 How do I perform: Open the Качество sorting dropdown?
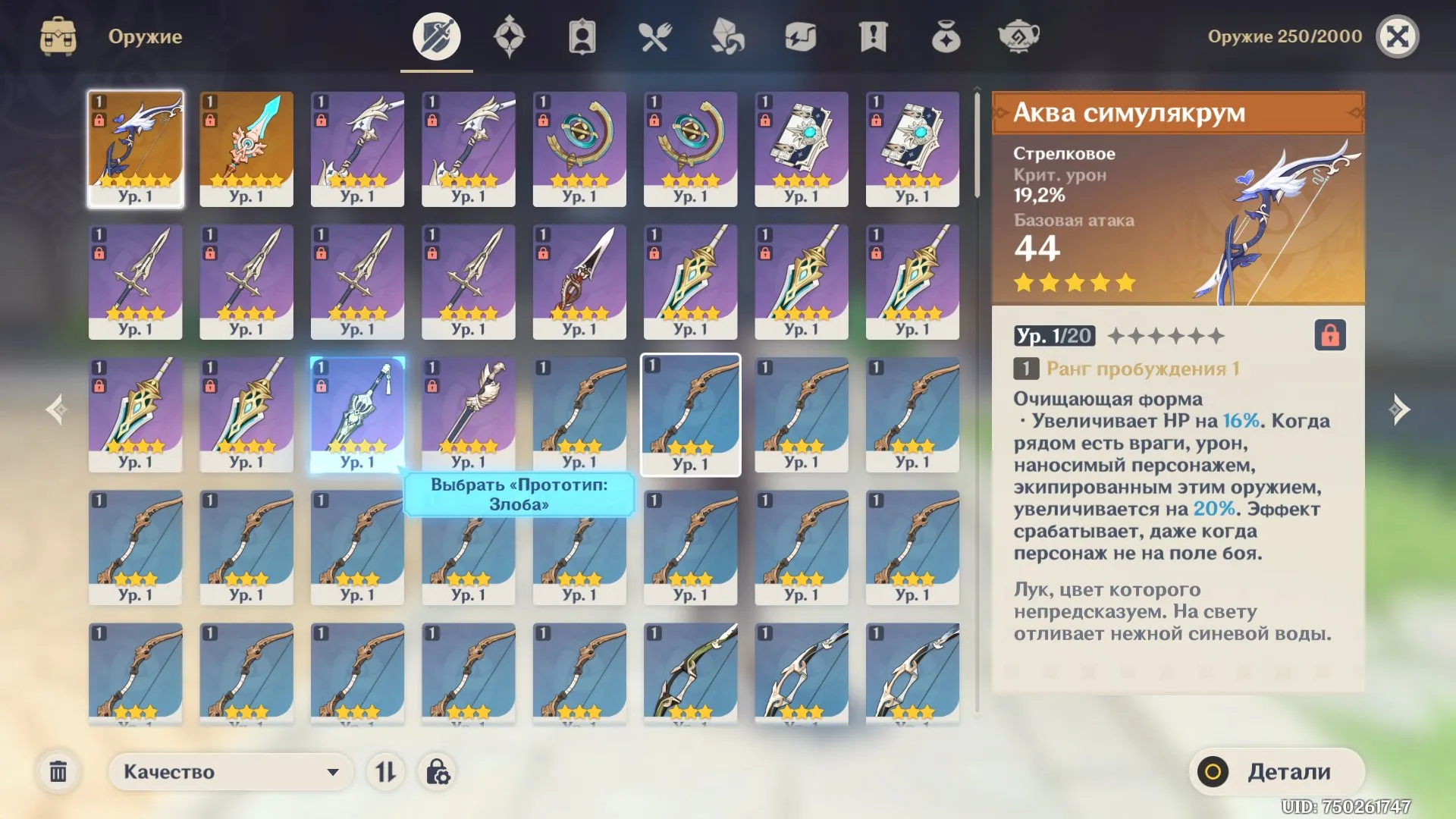tap(230, 771)
